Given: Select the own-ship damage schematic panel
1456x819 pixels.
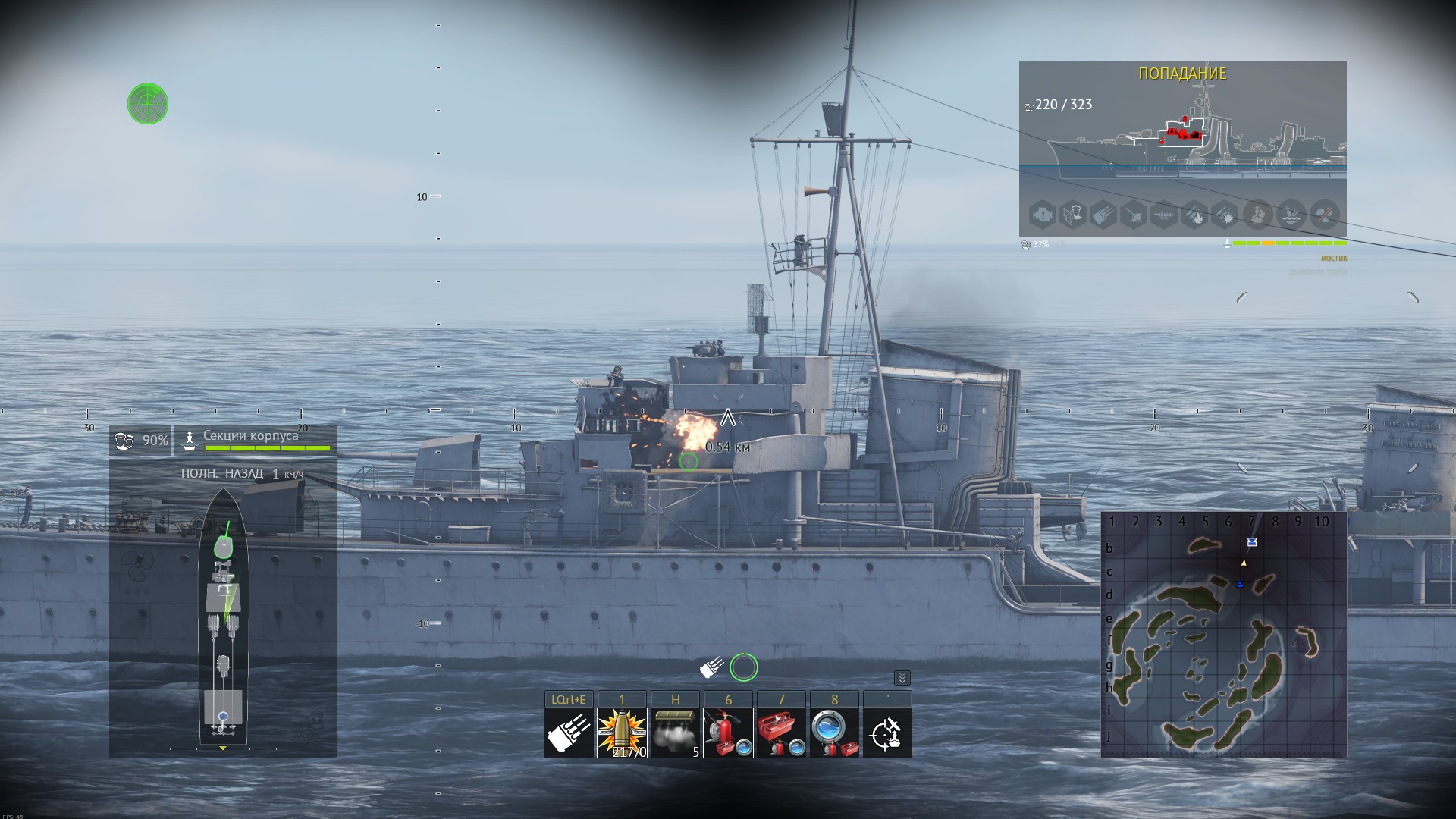Looking at the screenshot, I should click(223, 614).
